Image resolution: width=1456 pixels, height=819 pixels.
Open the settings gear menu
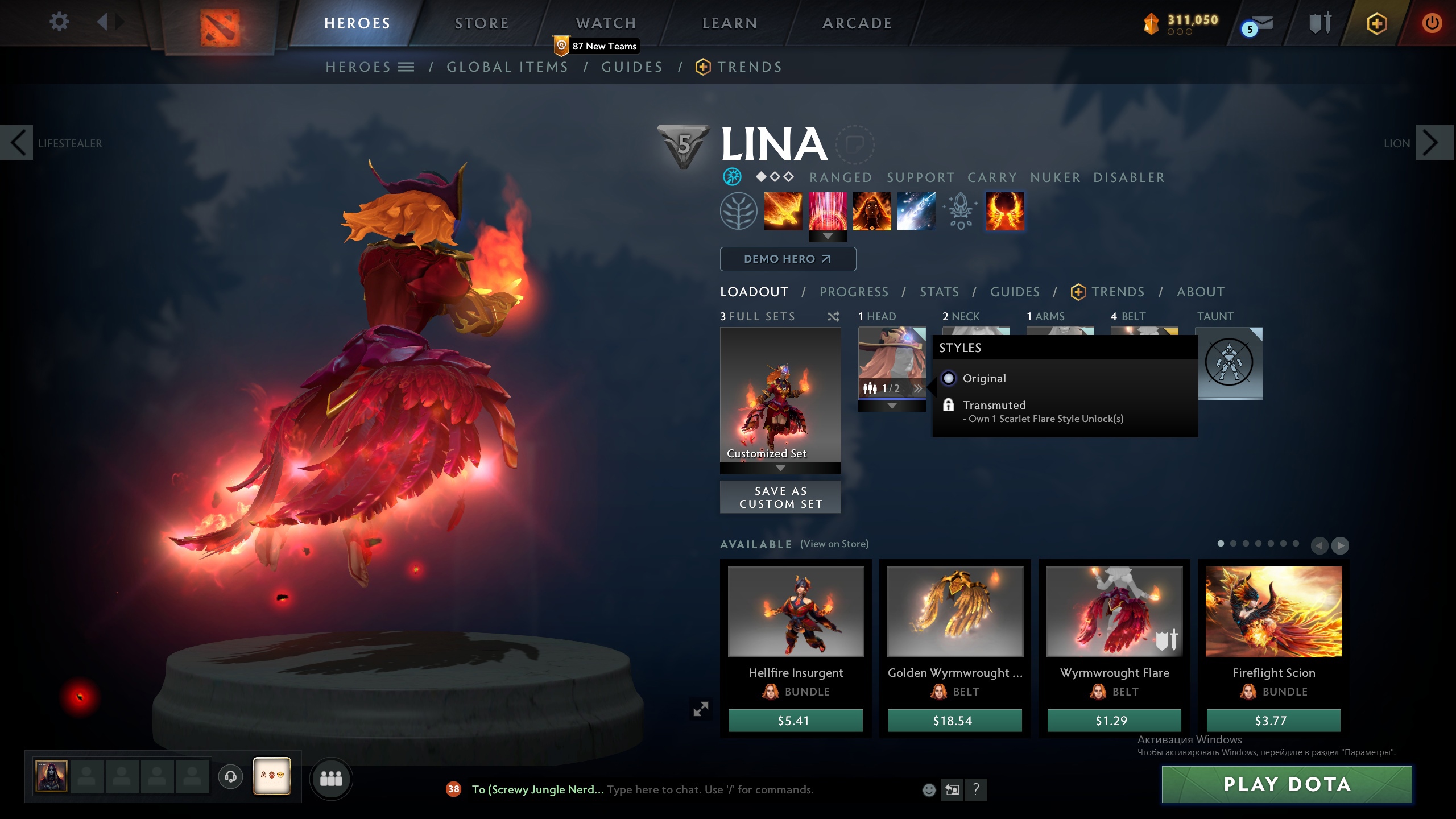pyautogui.click(x=59, y=22)
